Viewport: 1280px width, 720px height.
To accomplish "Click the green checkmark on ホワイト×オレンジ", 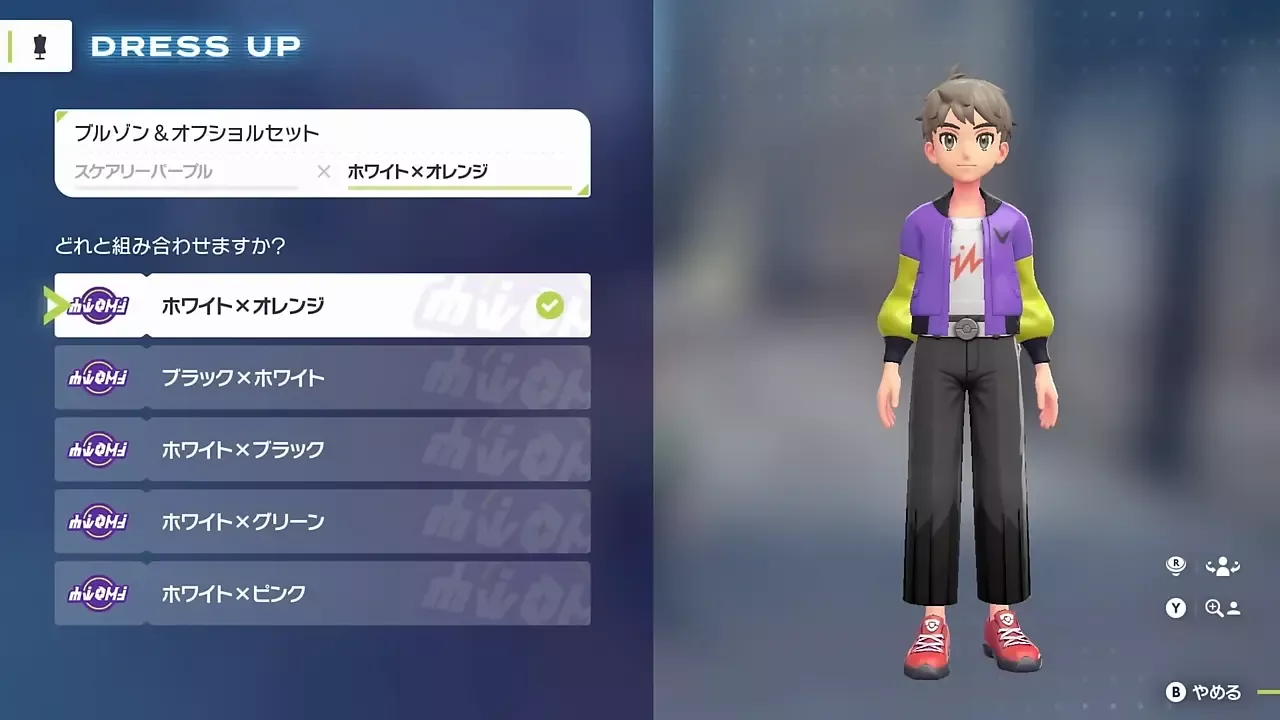I will [549, 305].
